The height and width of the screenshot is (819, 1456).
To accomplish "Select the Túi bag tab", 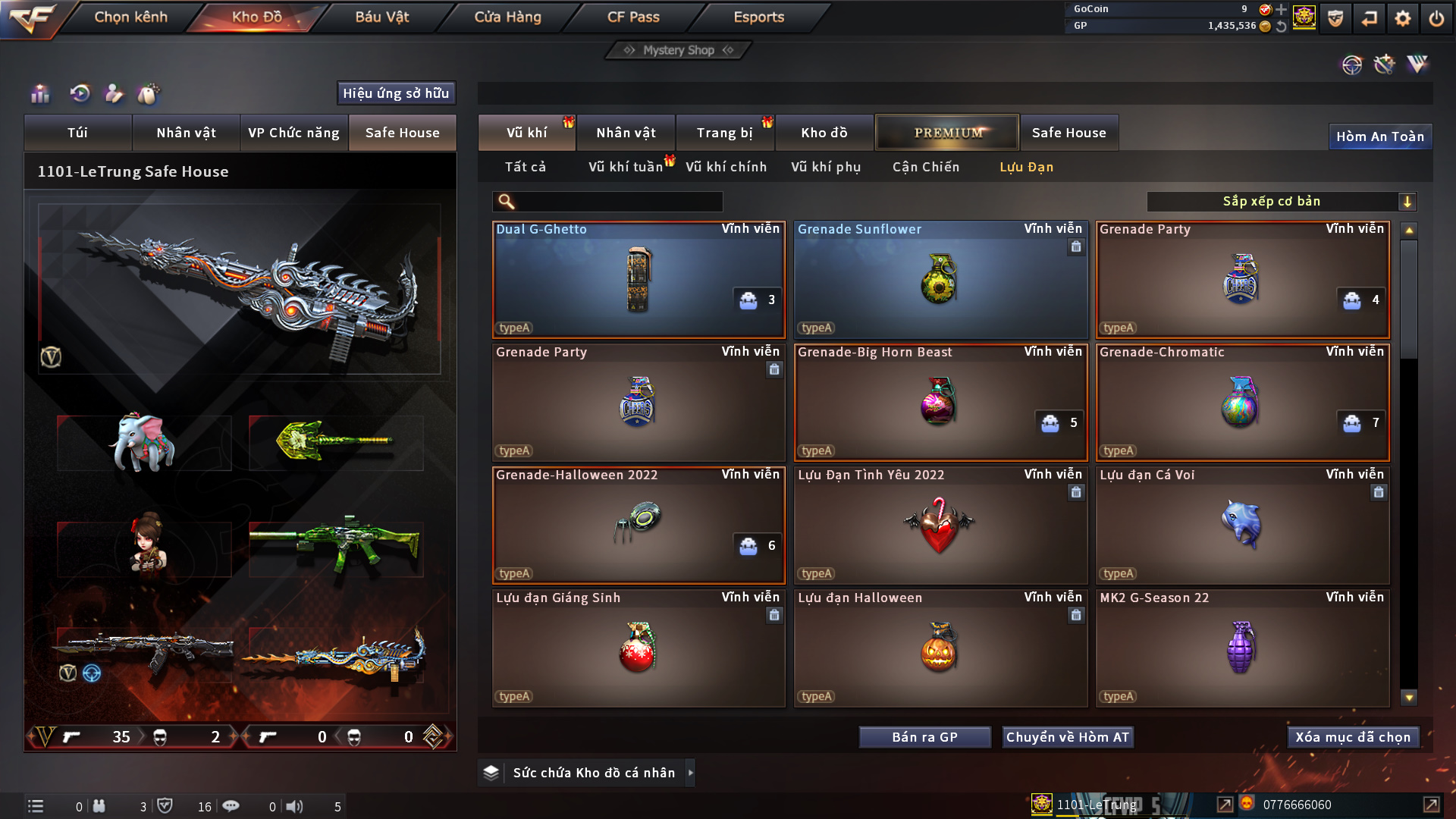I will [77, 133].
